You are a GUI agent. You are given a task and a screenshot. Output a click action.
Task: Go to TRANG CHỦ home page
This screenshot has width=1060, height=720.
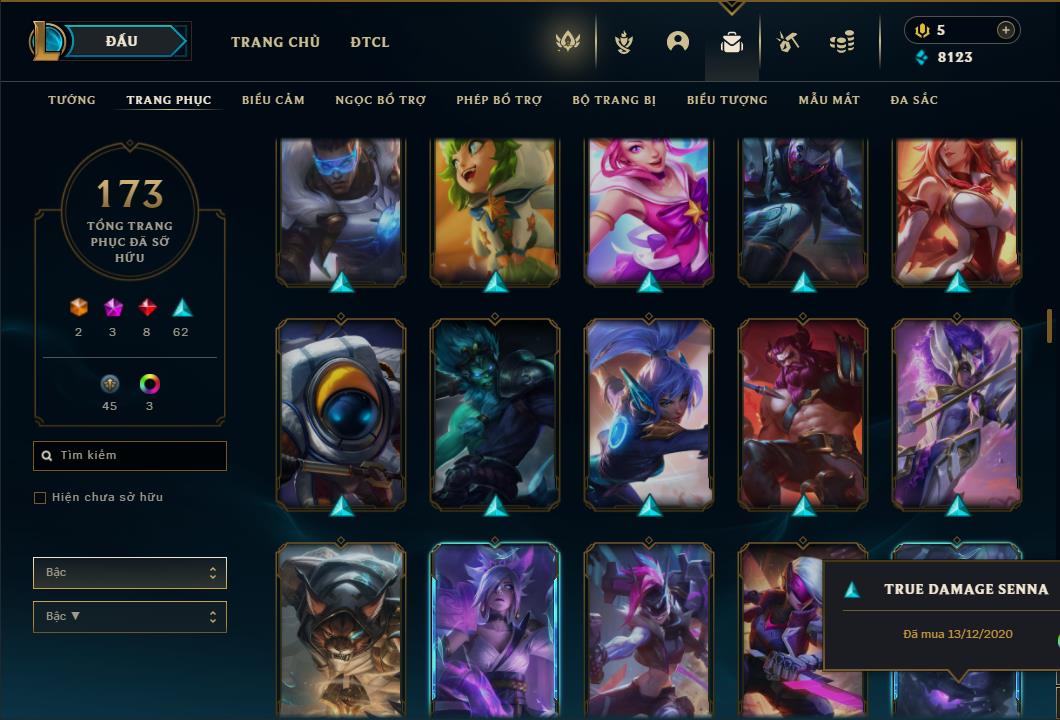275,42
